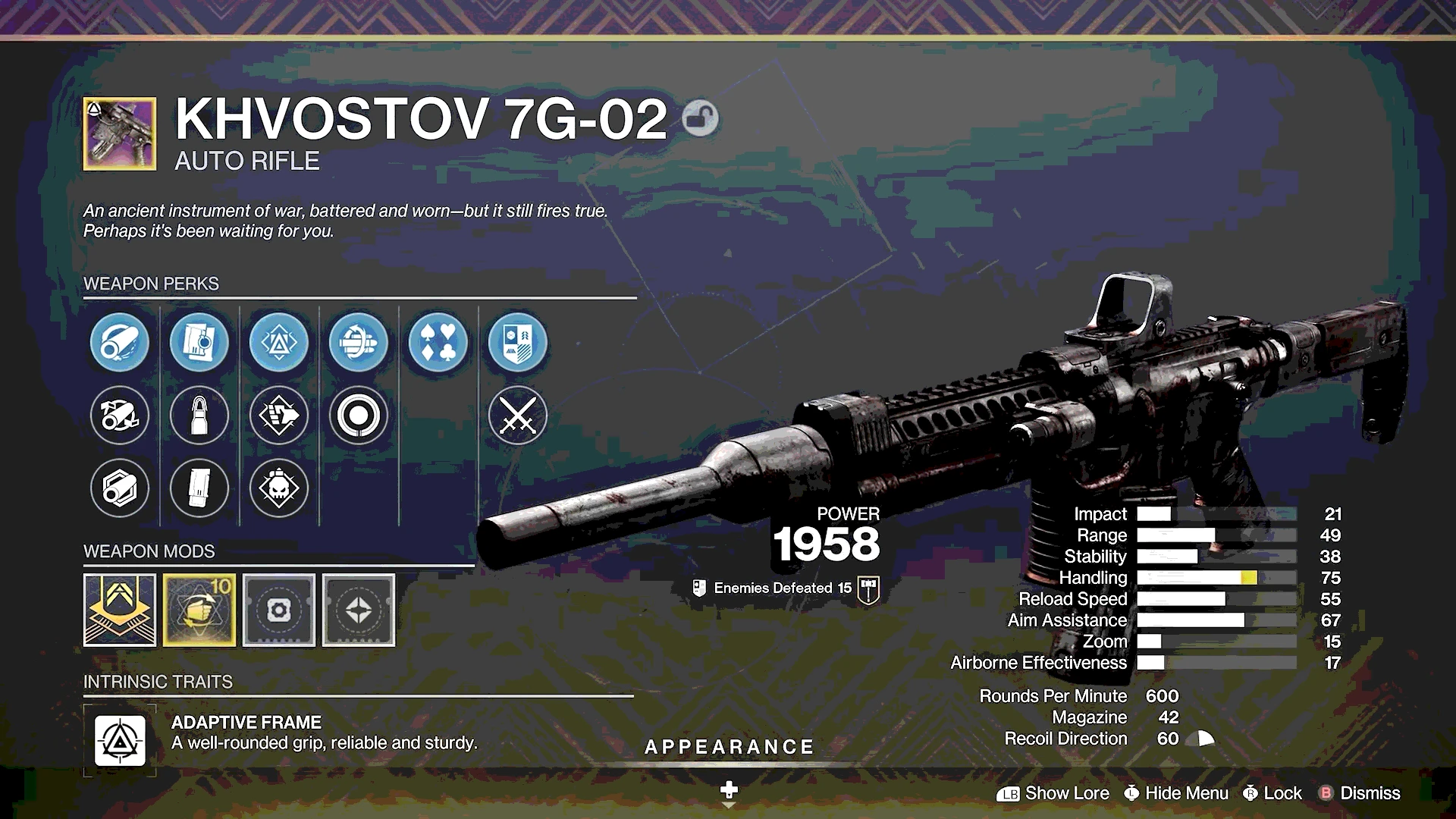
Task: Choose the concentric circles target perk
Action: click(359, 416)
